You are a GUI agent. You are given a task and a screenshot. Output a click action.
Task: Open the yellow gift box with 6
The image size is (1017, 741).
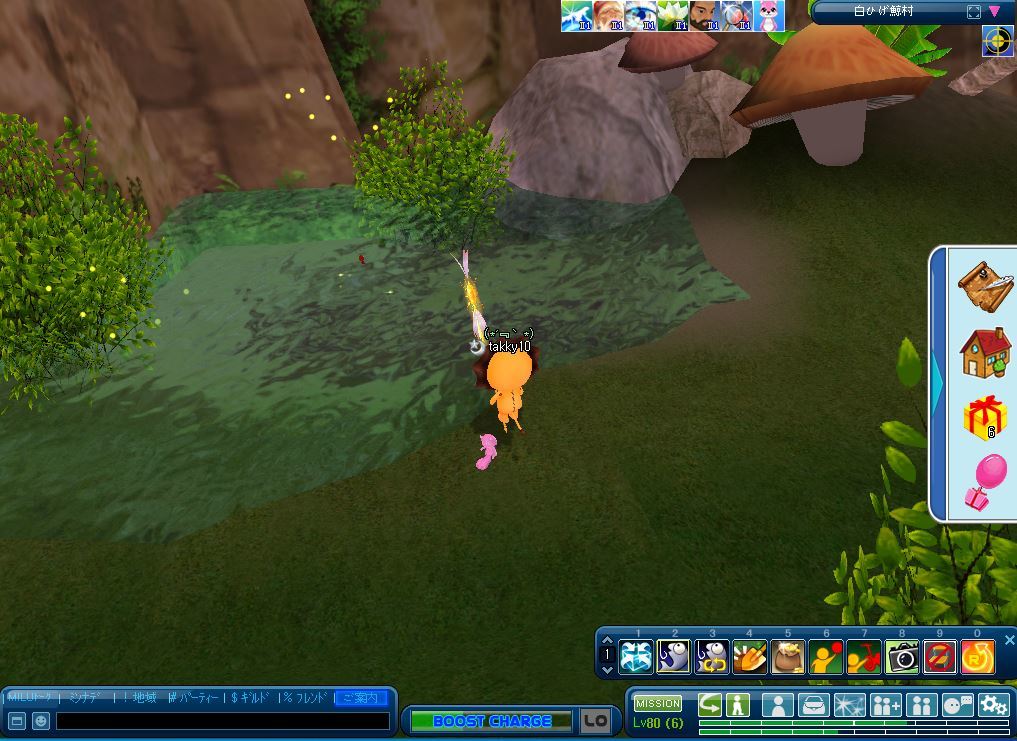984,417
